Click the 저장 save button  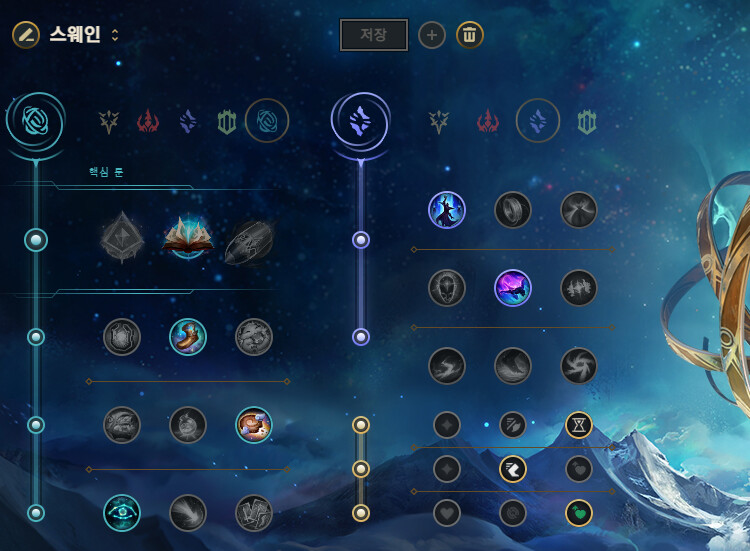point(373,35)
